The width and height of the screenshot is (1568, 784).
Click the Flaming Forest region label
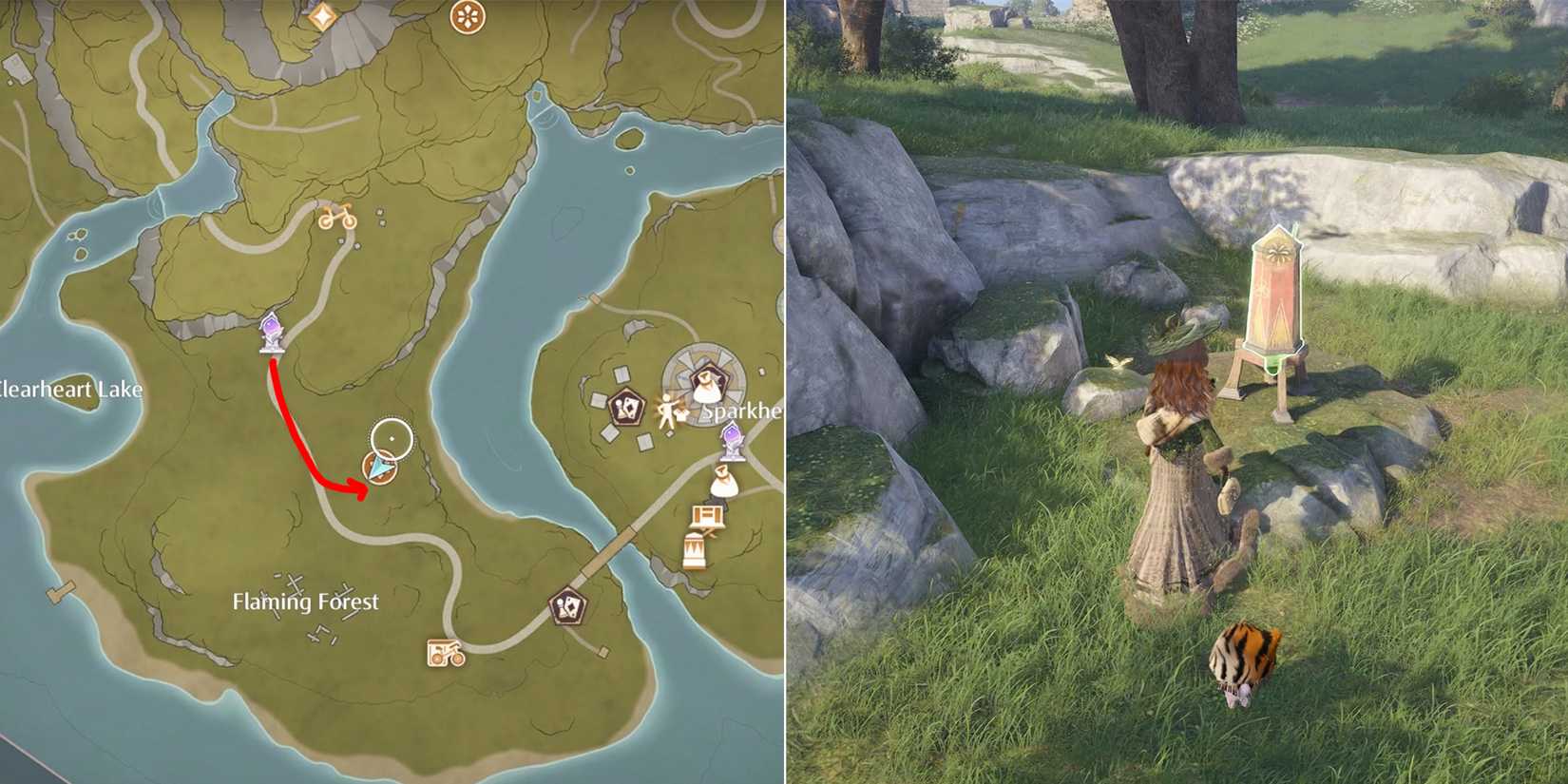306,602
